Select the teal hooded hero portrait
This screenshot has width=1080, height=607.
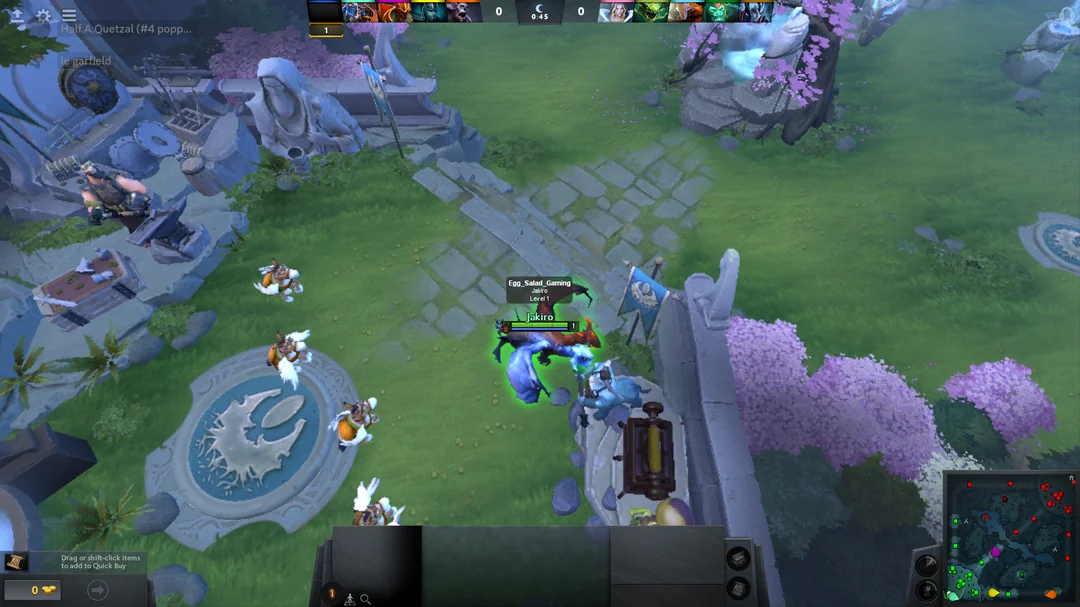click(428, 12)
